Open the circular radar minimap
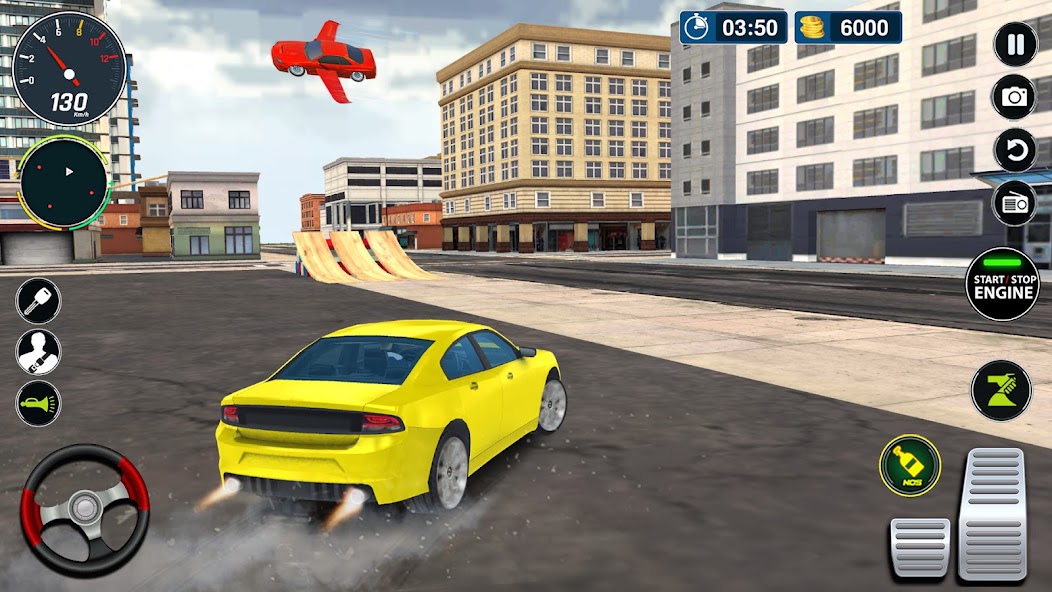 63,182
